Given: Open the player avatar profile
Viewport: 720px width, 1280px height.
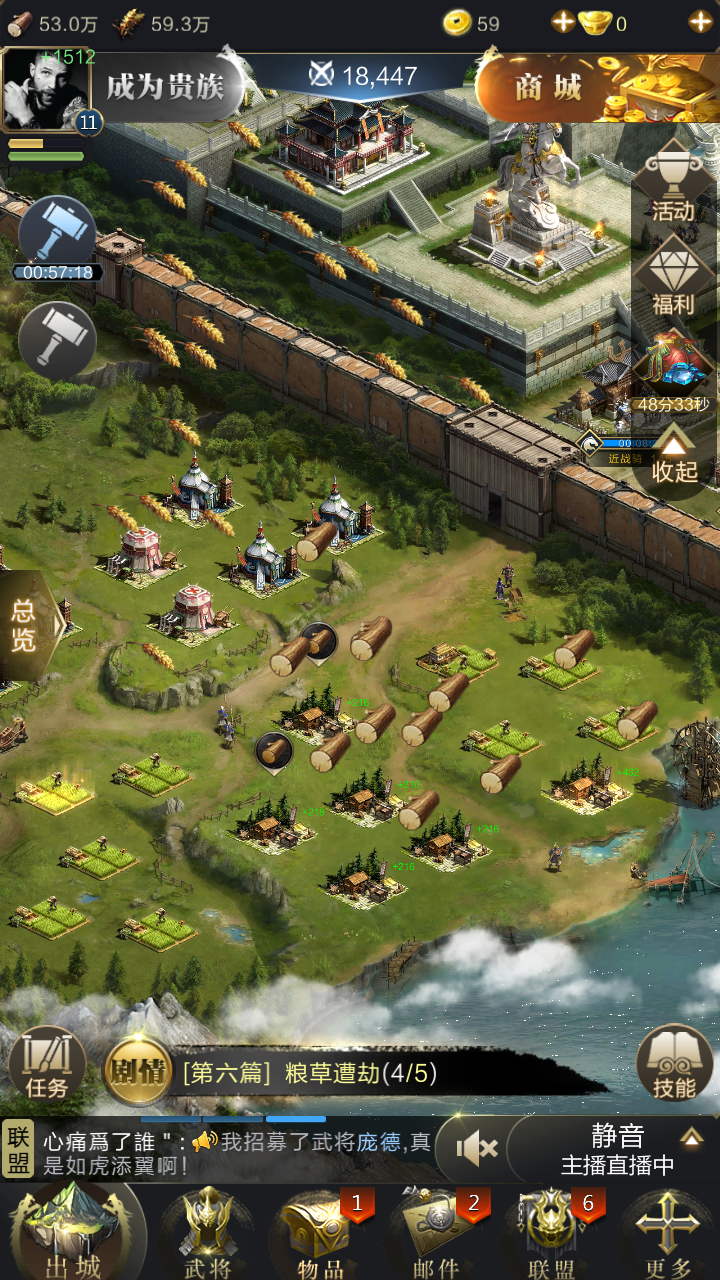Looking at the screenshot, I should 46,88.
